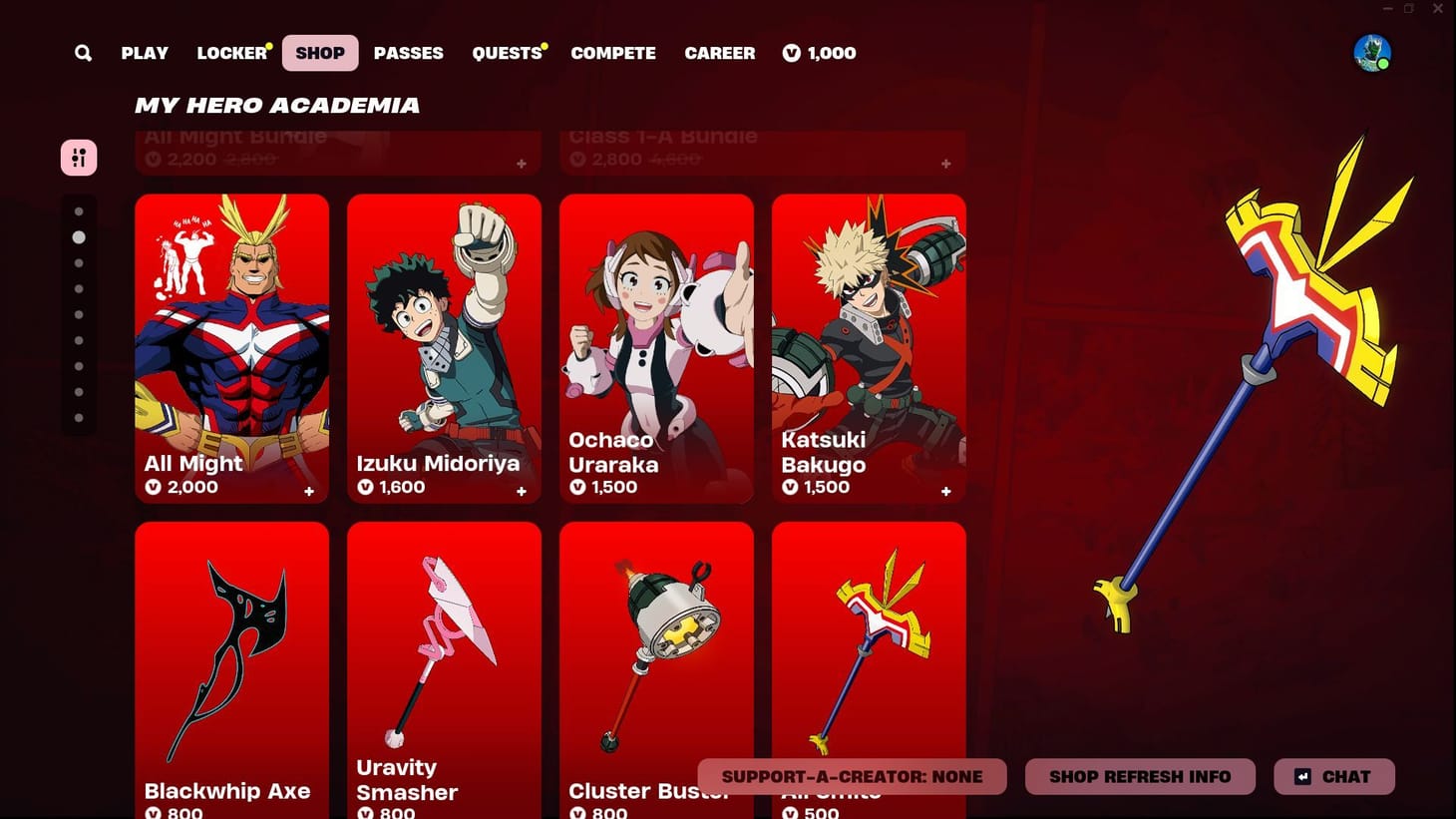1456x819 pixels.
Task: Click the SUPPORT-A-CREATOR: NONE button
Action: (x=853, y=776)
